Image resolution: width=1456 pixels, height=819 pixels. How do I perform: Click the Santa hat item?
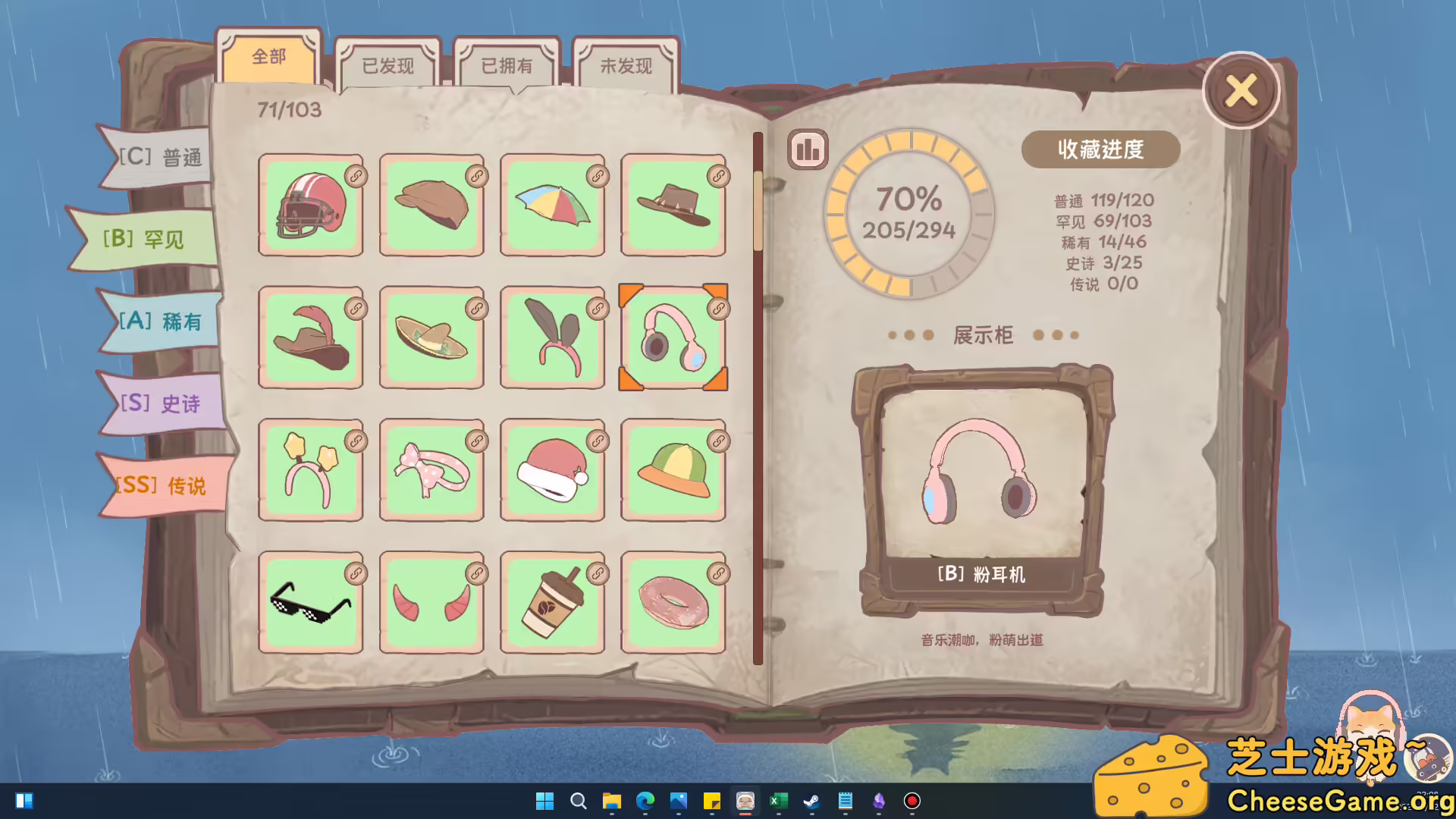click(x=552, y=471)
